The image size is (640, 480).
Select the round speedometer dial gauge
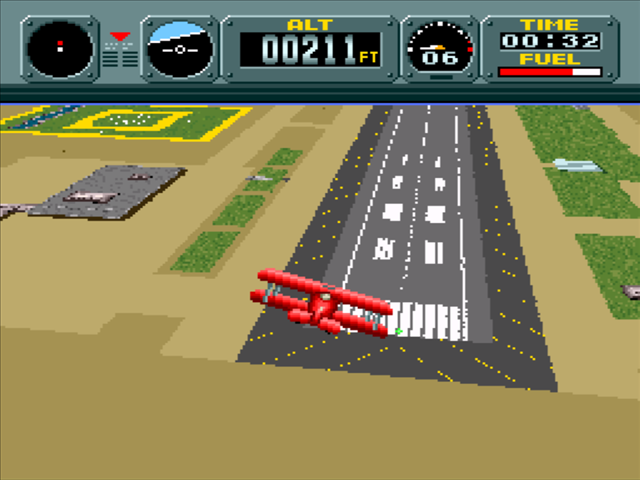439,48
